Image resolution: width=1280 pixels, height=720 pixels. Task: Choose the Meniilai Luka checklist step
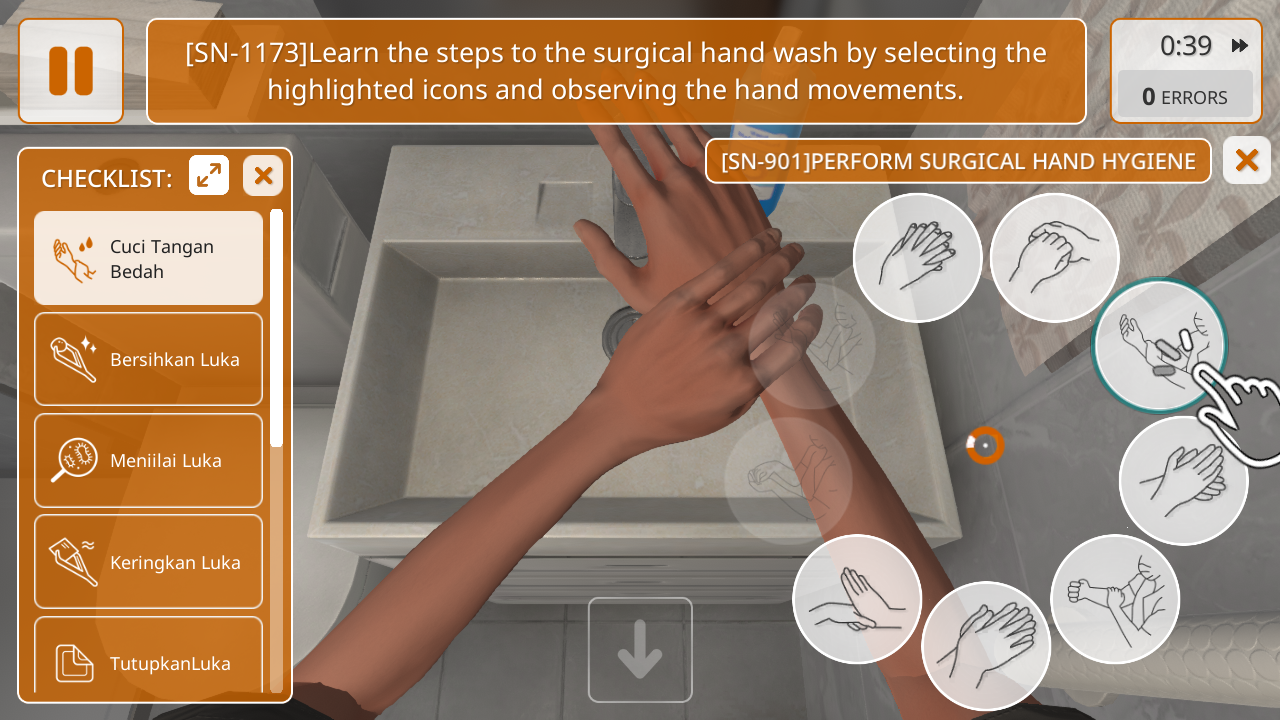(x=149, y=460)
